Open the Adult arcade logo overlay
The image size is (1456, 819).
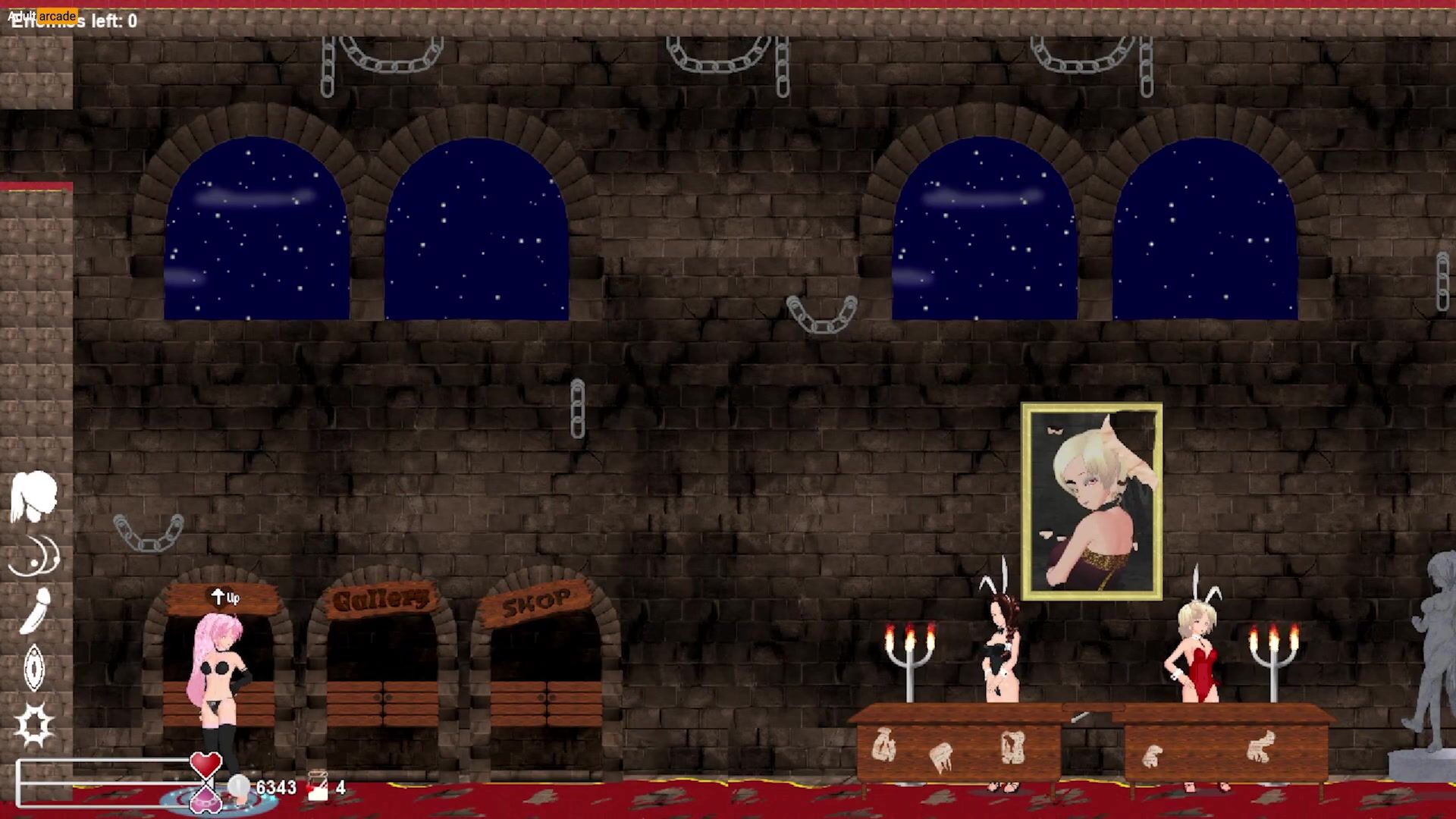42,15
